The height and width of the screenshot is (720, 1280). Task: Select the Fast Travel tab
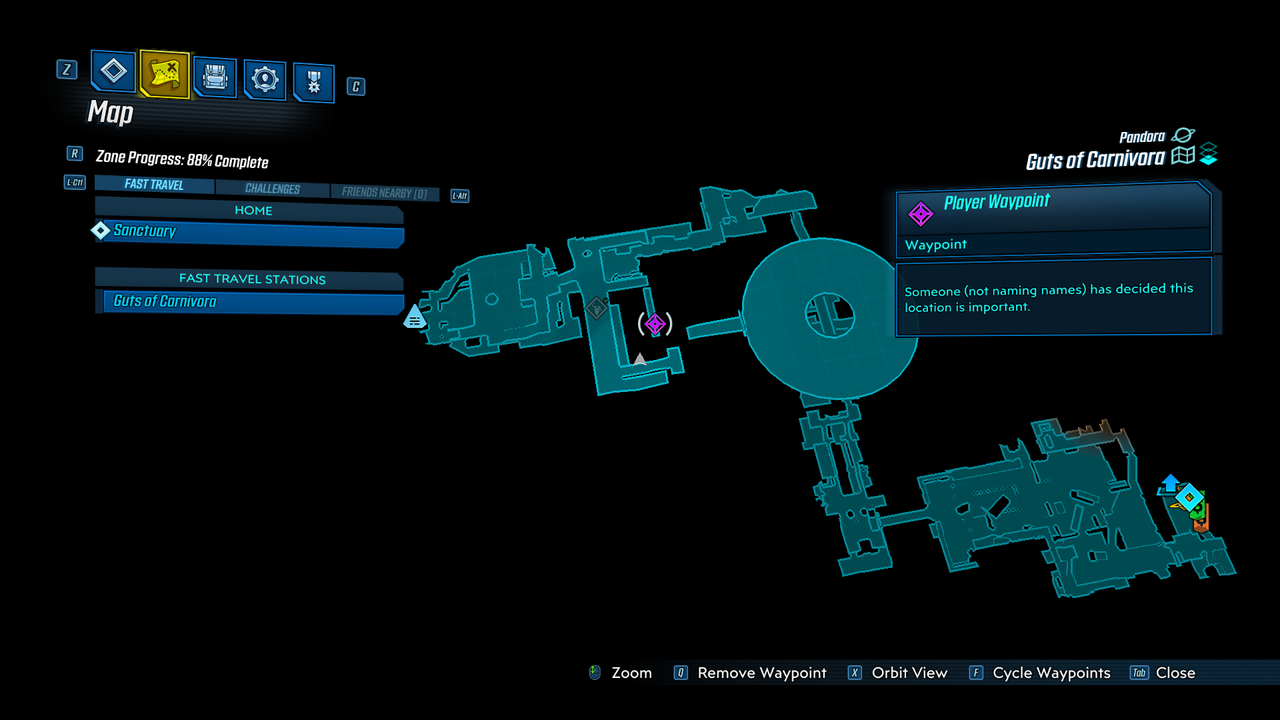click(153, 184)
